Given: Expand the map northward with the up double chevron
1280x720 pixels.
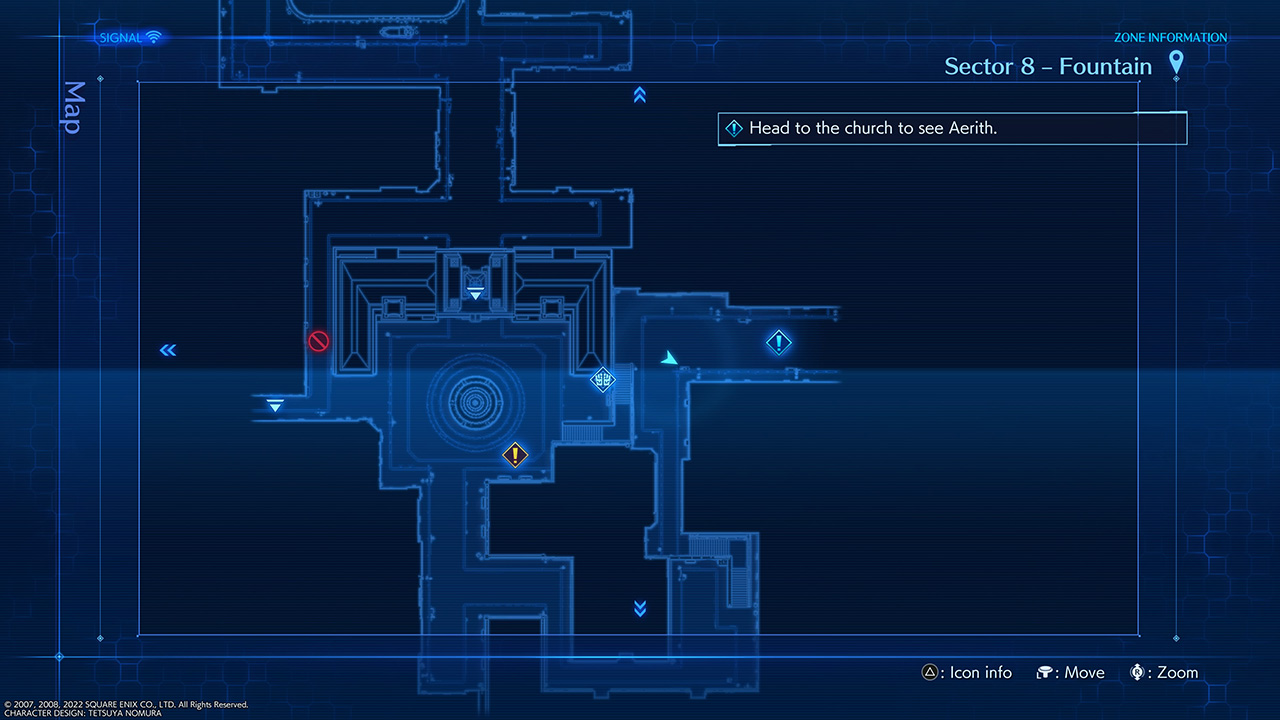Looking at the screenshot, I should click(639, 94).
